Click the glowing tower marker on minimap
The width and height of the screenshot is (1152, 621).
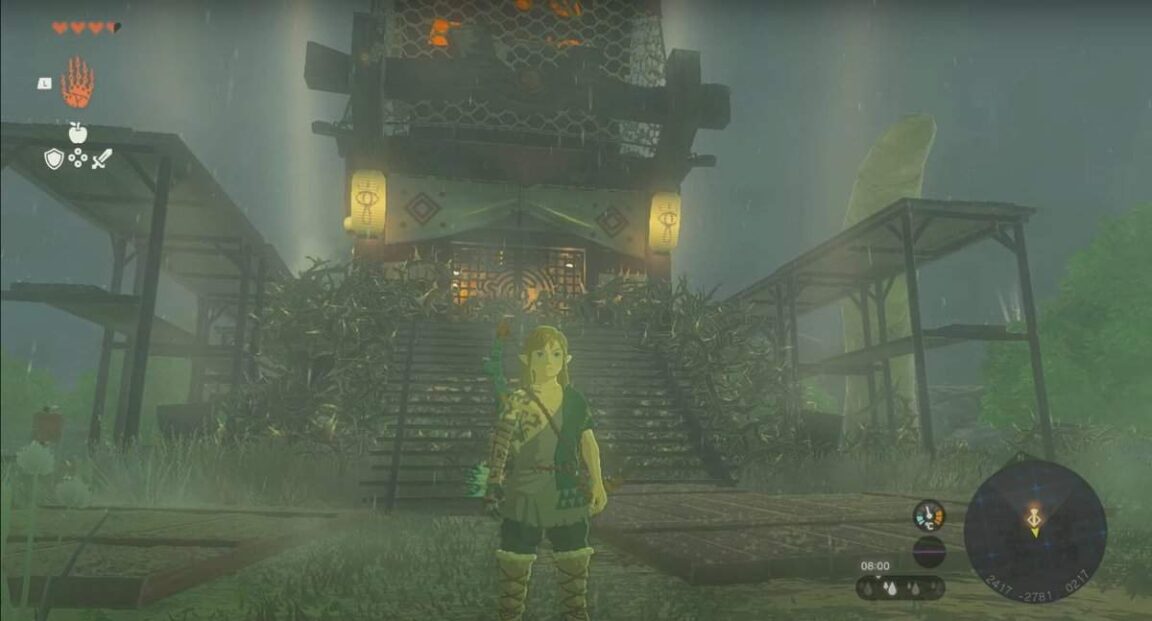[1035, 518]
